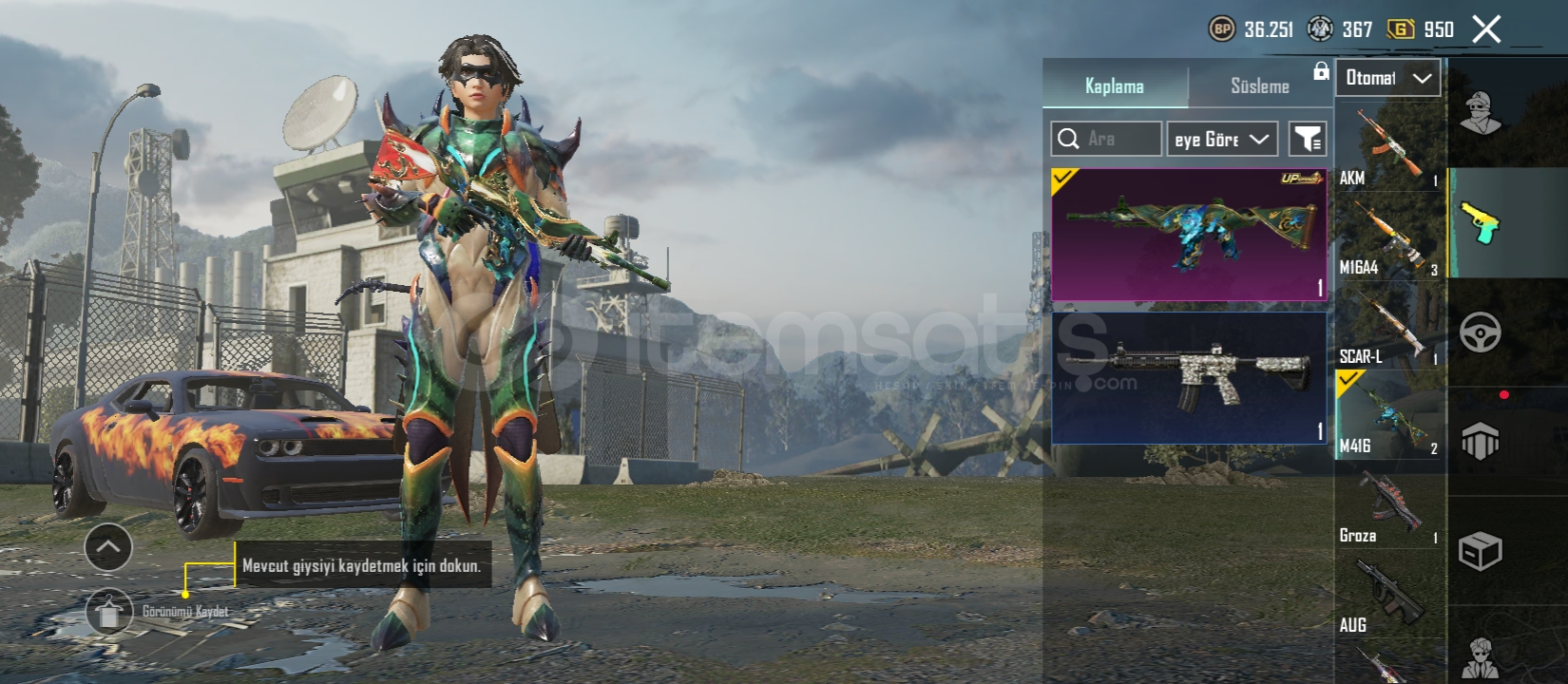
Task: Pick Groza from the weapon list
Action: [x=1388, y=505]
